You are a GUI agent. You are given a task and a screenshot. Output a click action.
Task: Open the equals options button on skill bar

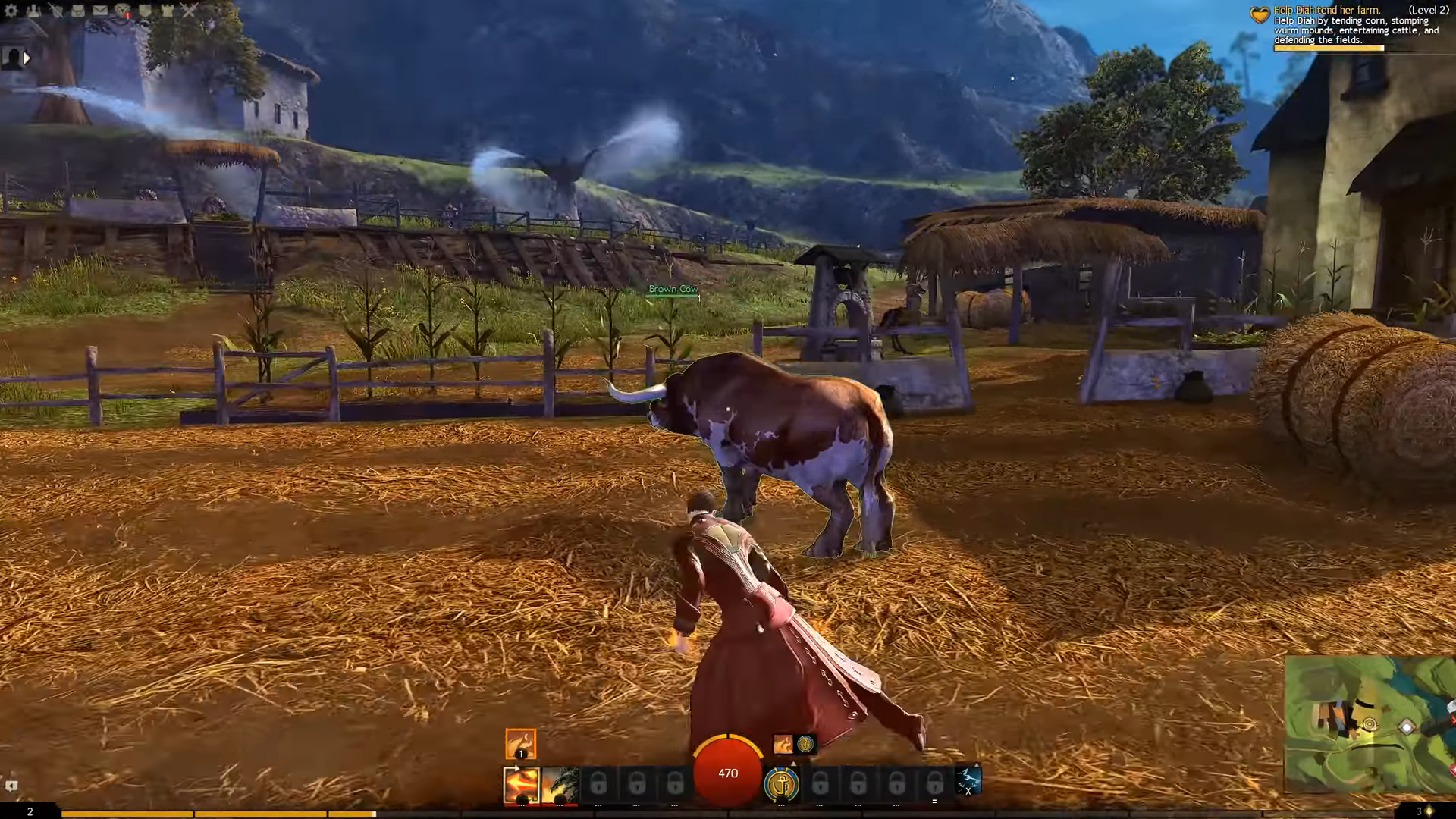[934, 802]
